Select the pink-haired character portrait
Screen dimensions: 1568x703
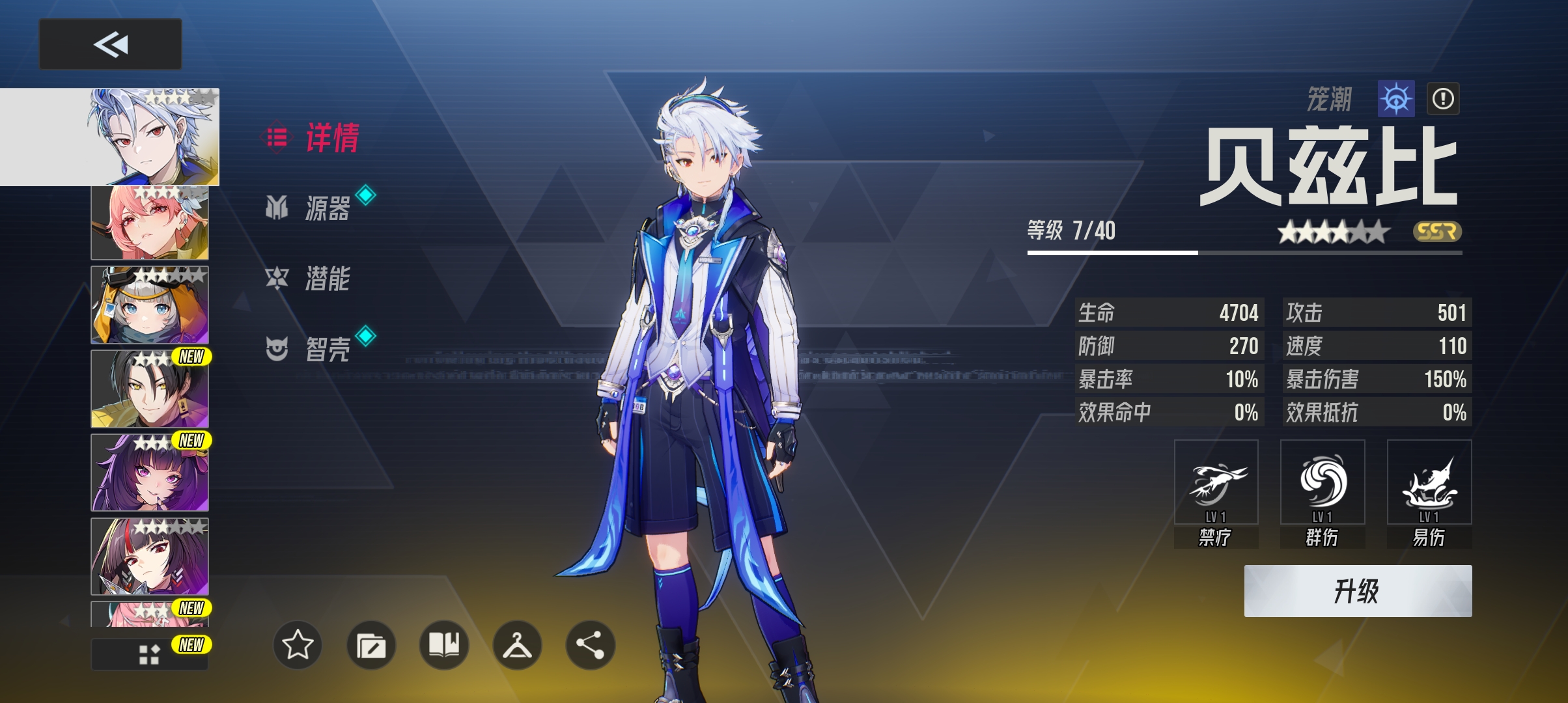[x=150, y=223]
